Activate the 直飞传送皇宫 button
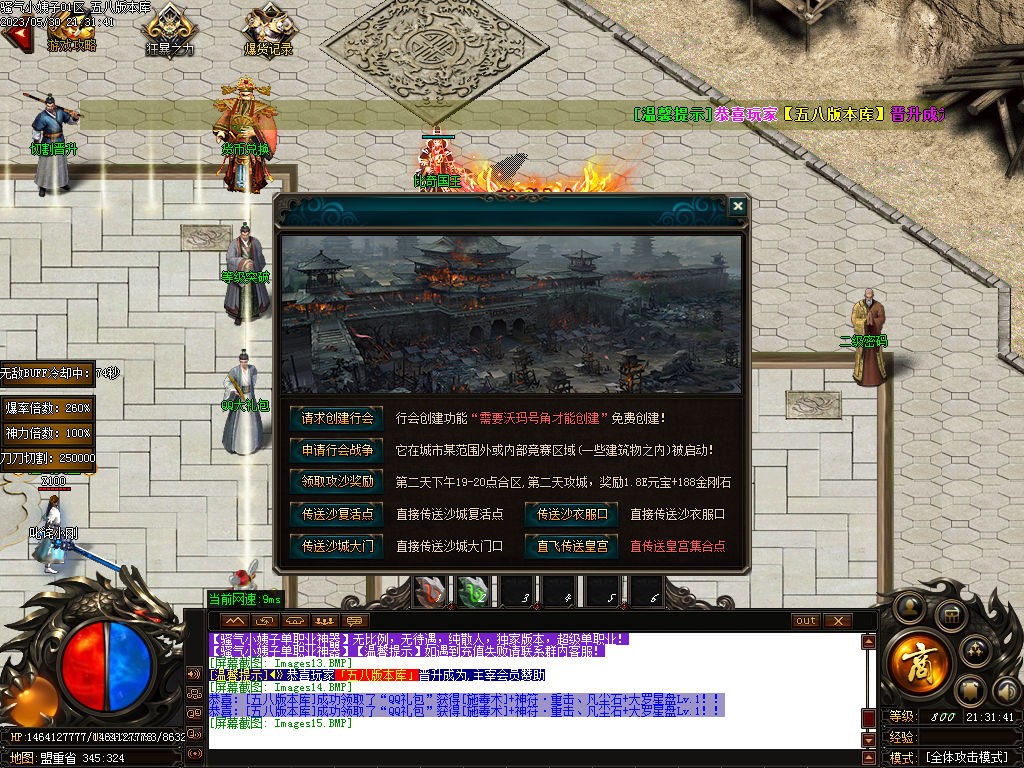The height and width of the screenshot is (768, 1024). click(x=572, y=546)
